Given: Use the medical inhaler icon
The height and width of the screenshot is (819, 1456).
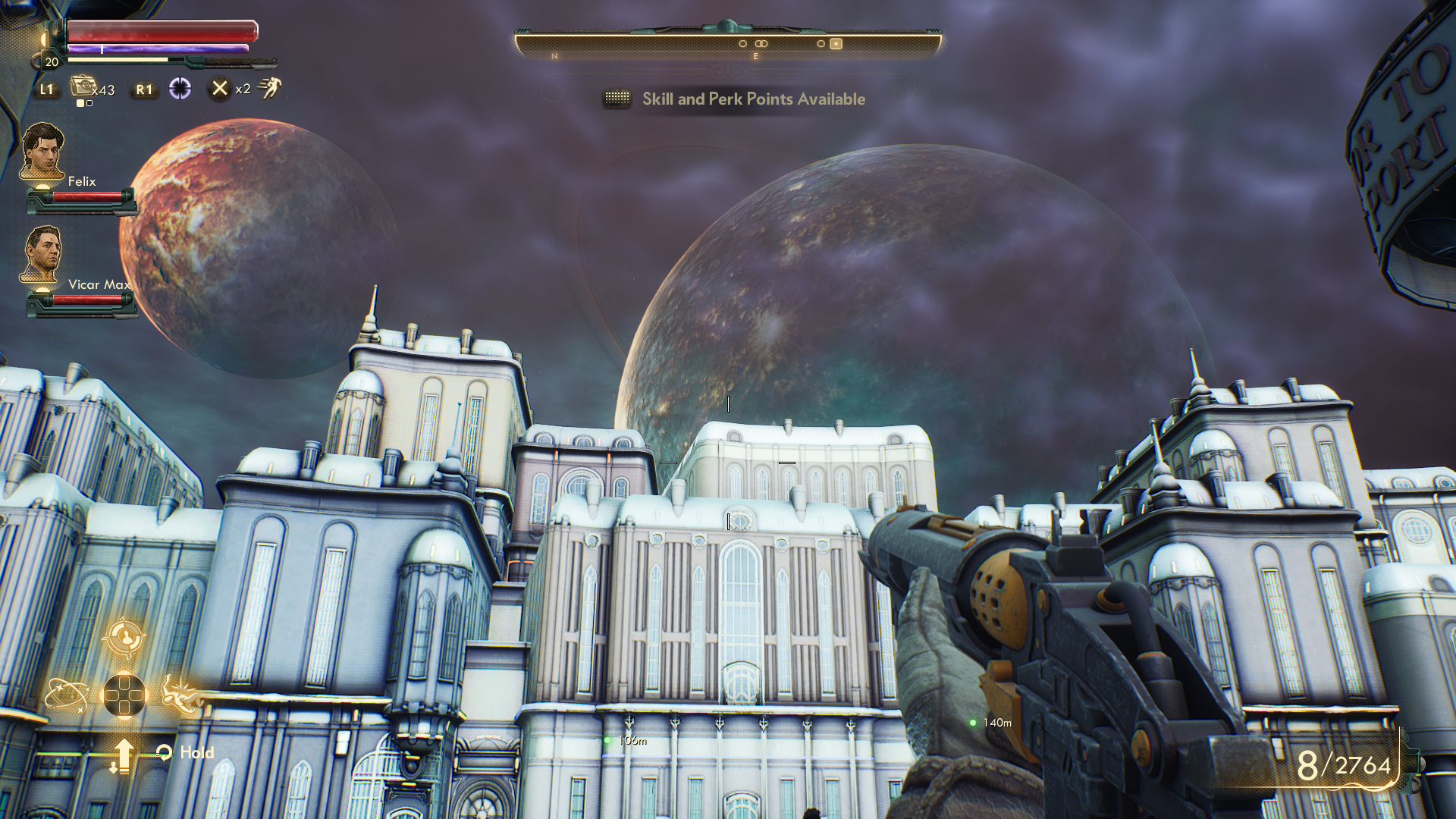Looking at the screenshot, I should [x=83, y=87].
